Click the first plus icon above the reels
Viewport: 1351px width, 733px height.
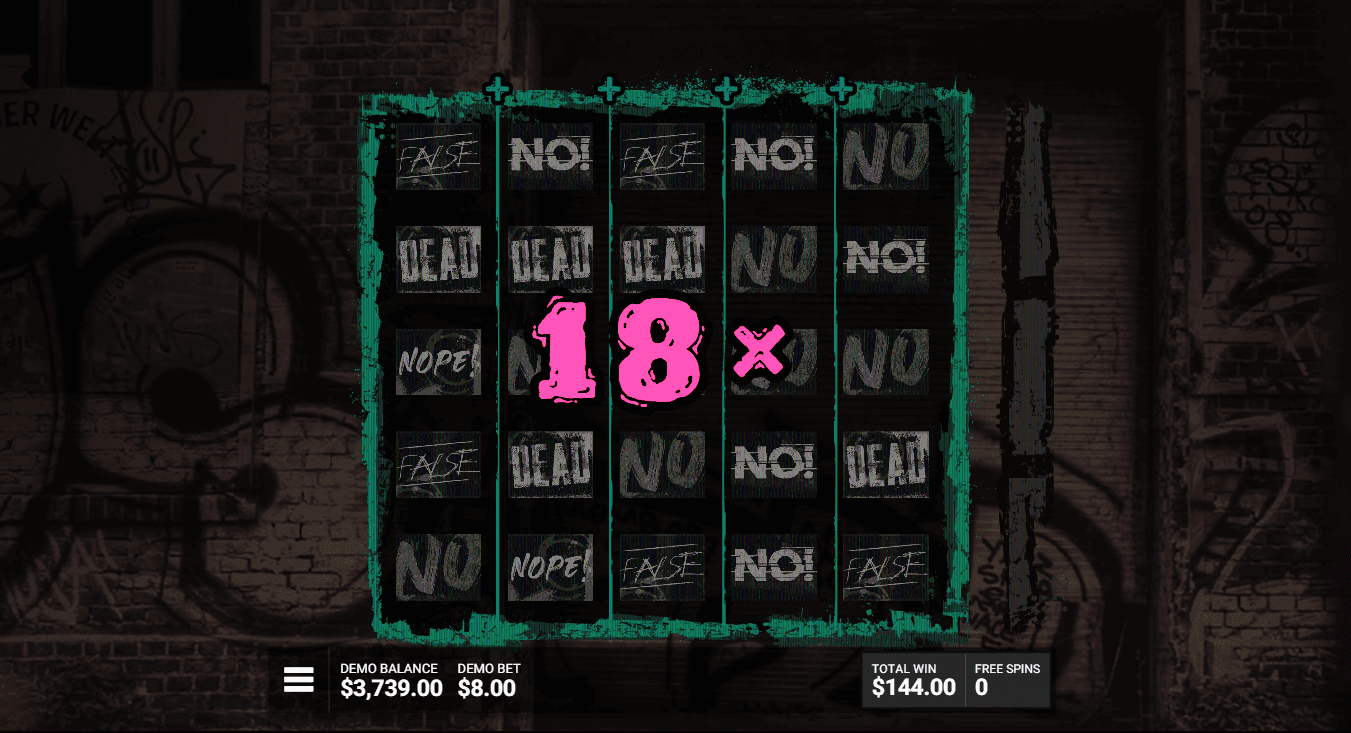pos(498,88)
